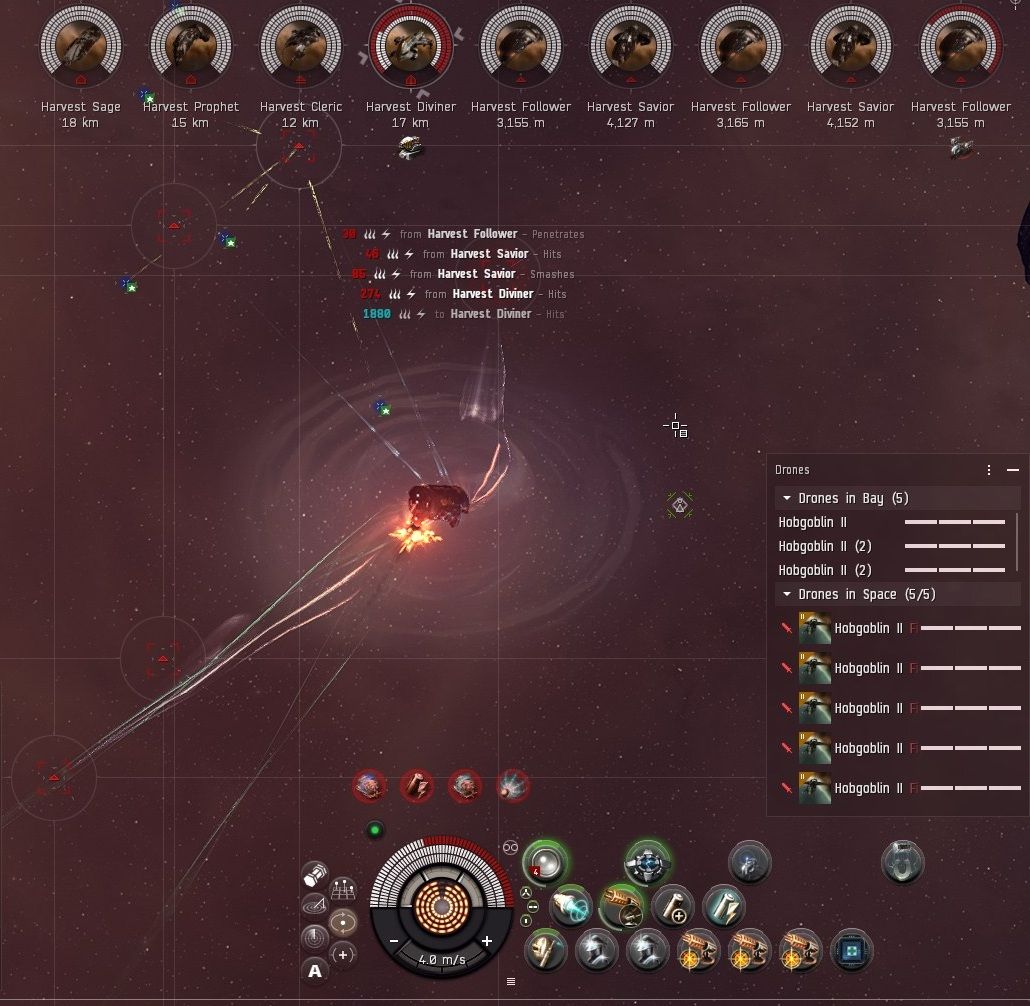This screenshot has width=1030, height=1006.
Task: Increase ship speed with the plus button
Action: tap(487, 941)
